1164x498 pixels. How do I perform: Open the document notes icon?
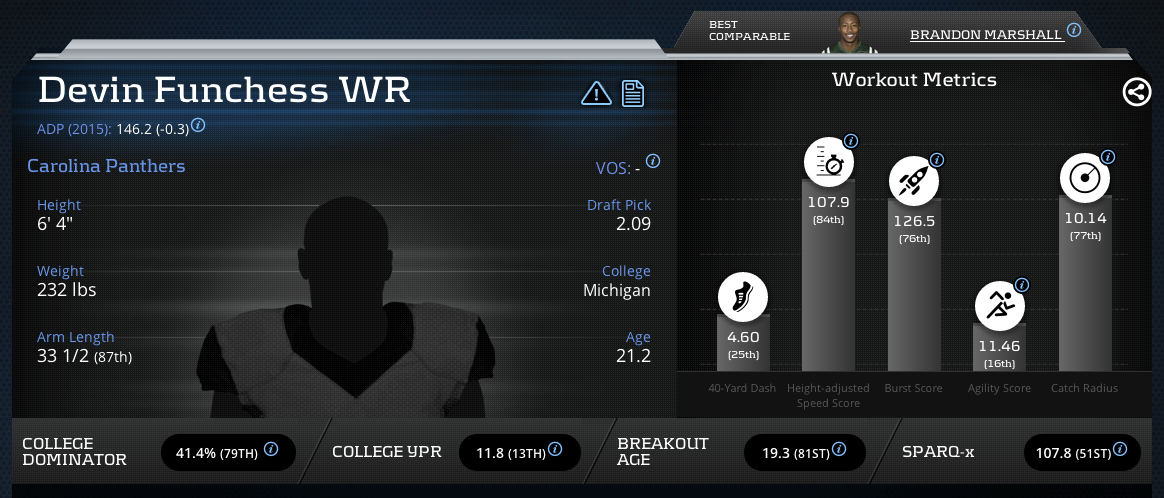[x=632, y=93]
